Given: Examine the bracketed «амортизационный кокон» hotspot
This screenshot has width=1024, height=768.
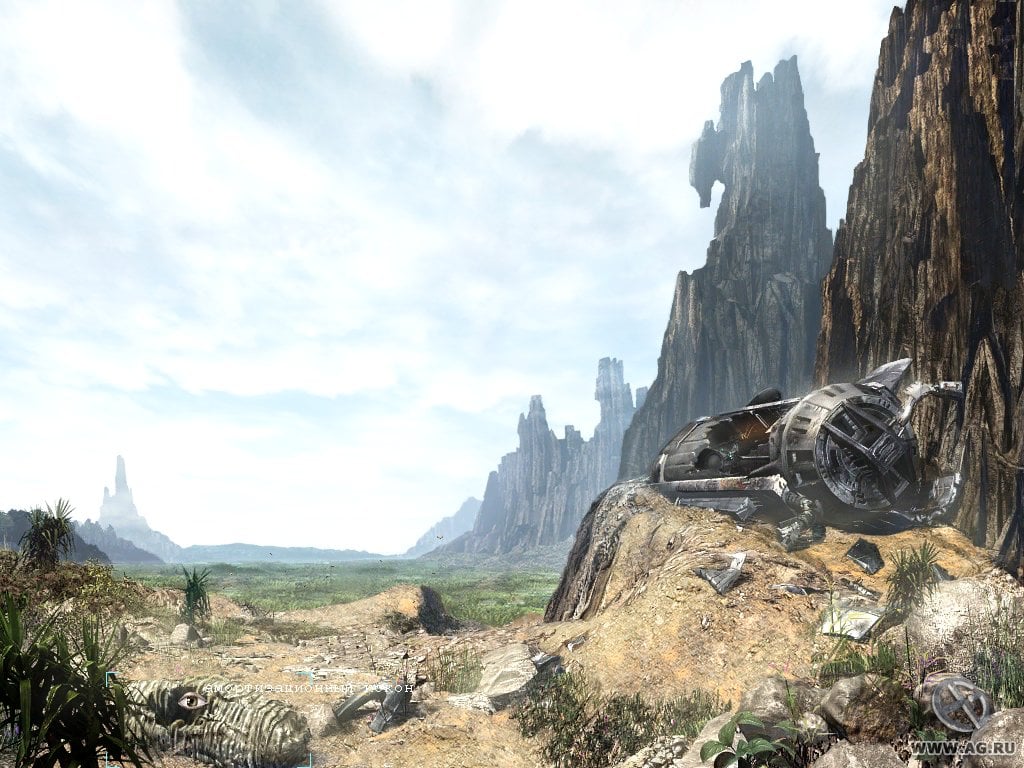Looking at the screenshot, I should point(210,718).
